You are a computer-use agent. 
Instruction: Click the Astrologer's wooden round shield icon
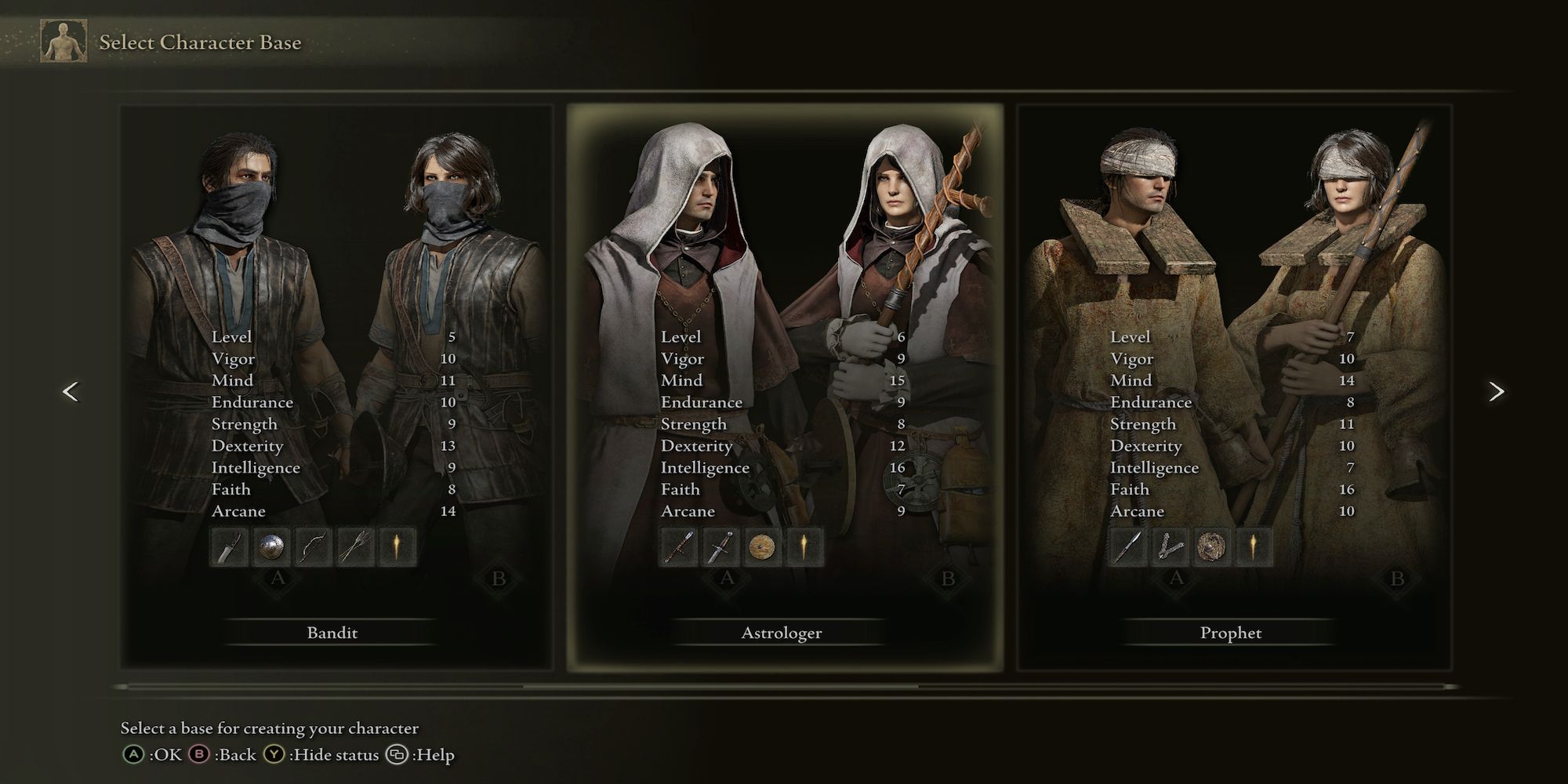(761, 546)
